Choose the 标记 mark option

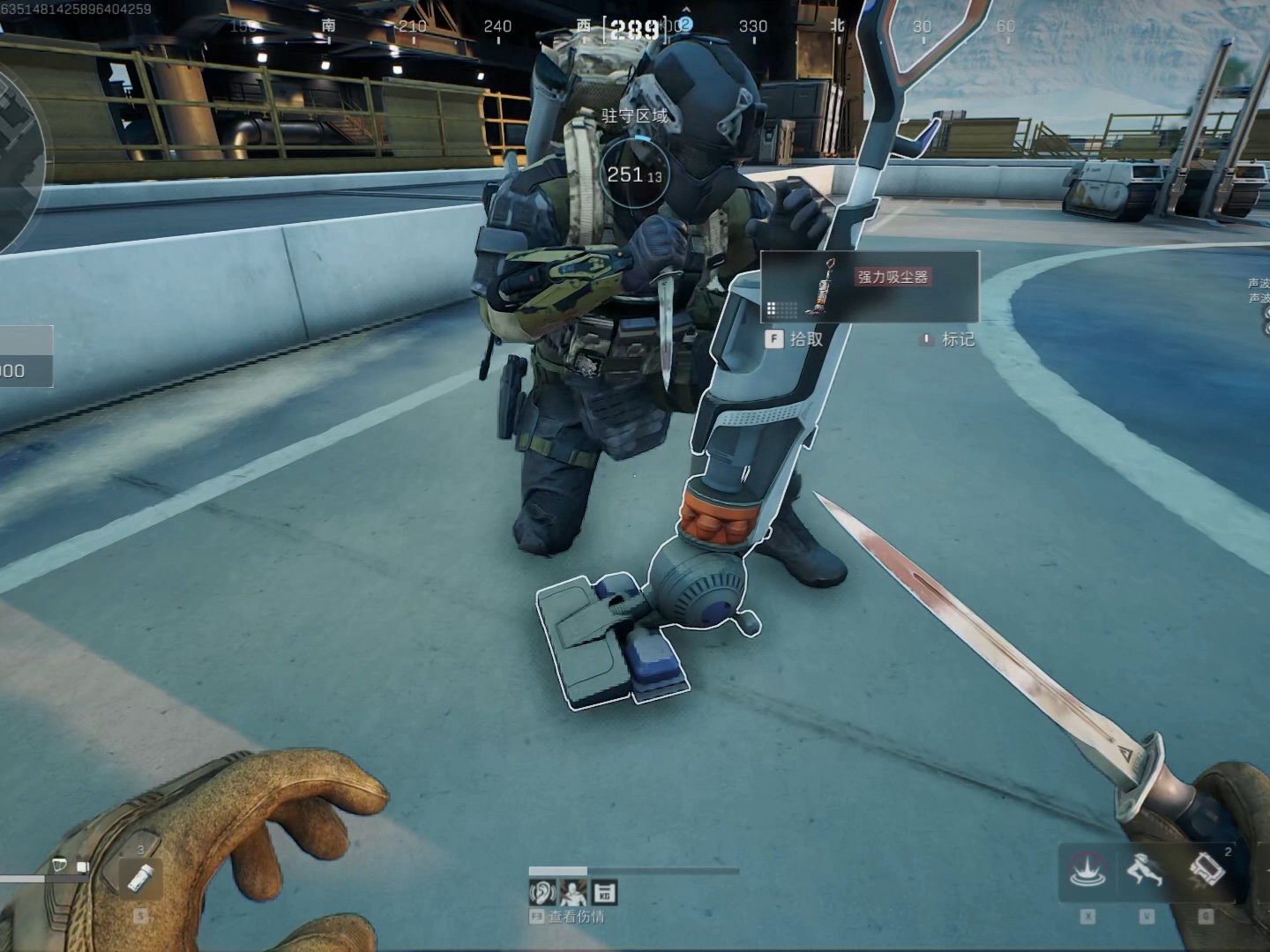pyautogui.click(x=948, y=339)
